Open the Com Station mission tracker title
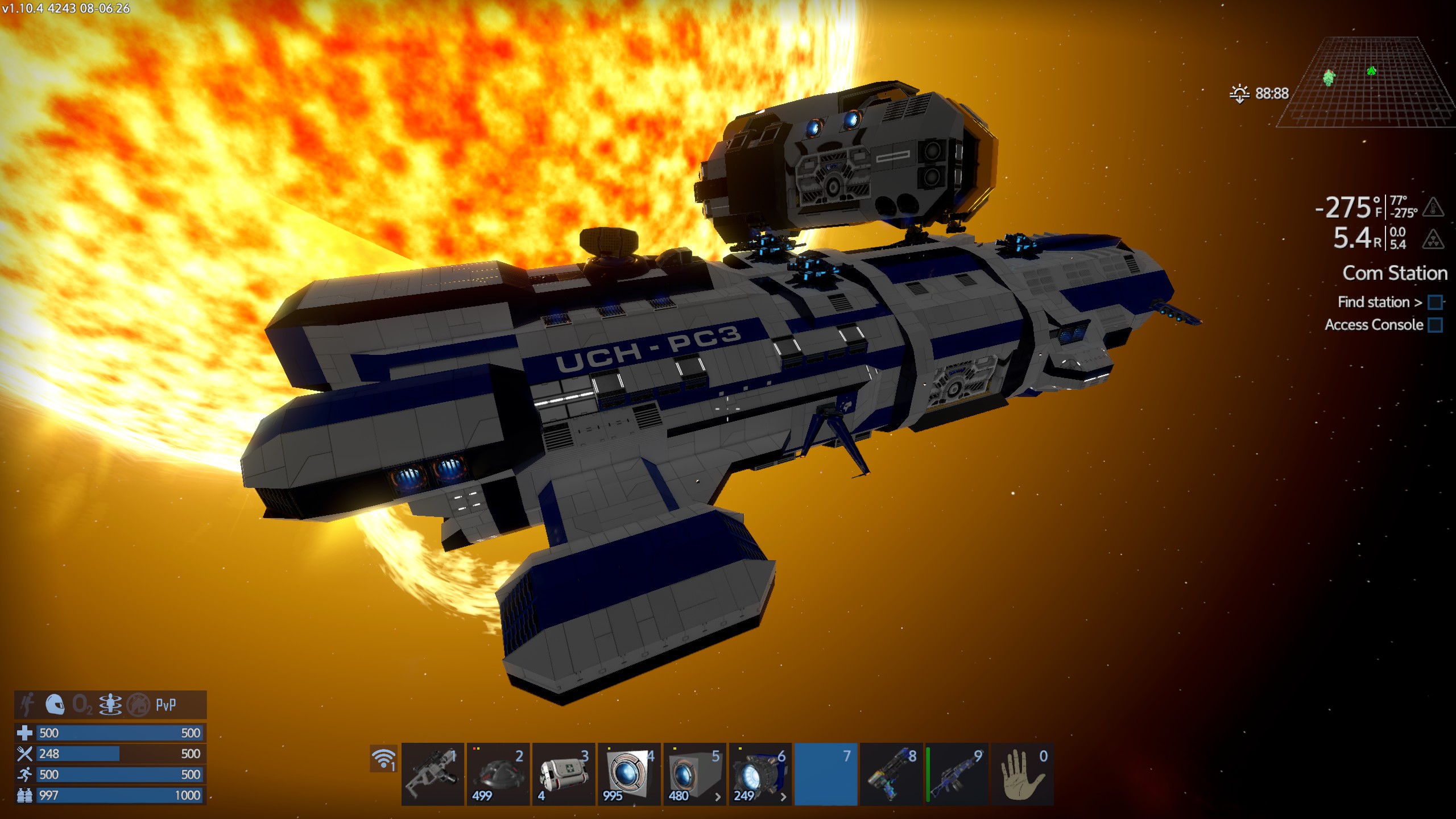 click(x=1395, y=273)
